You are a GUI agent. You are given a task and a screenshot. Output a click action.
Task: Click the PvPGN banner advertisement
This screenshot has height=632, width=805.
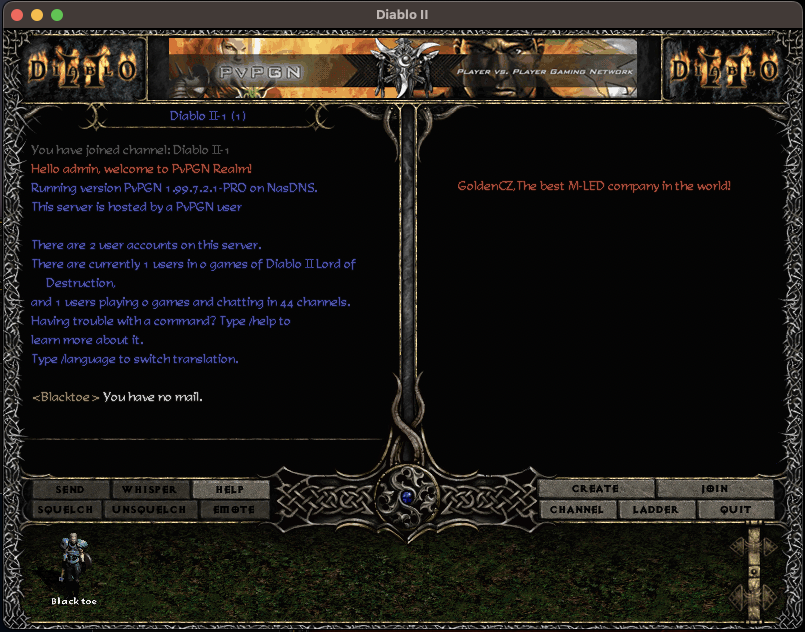click(403, 68)
